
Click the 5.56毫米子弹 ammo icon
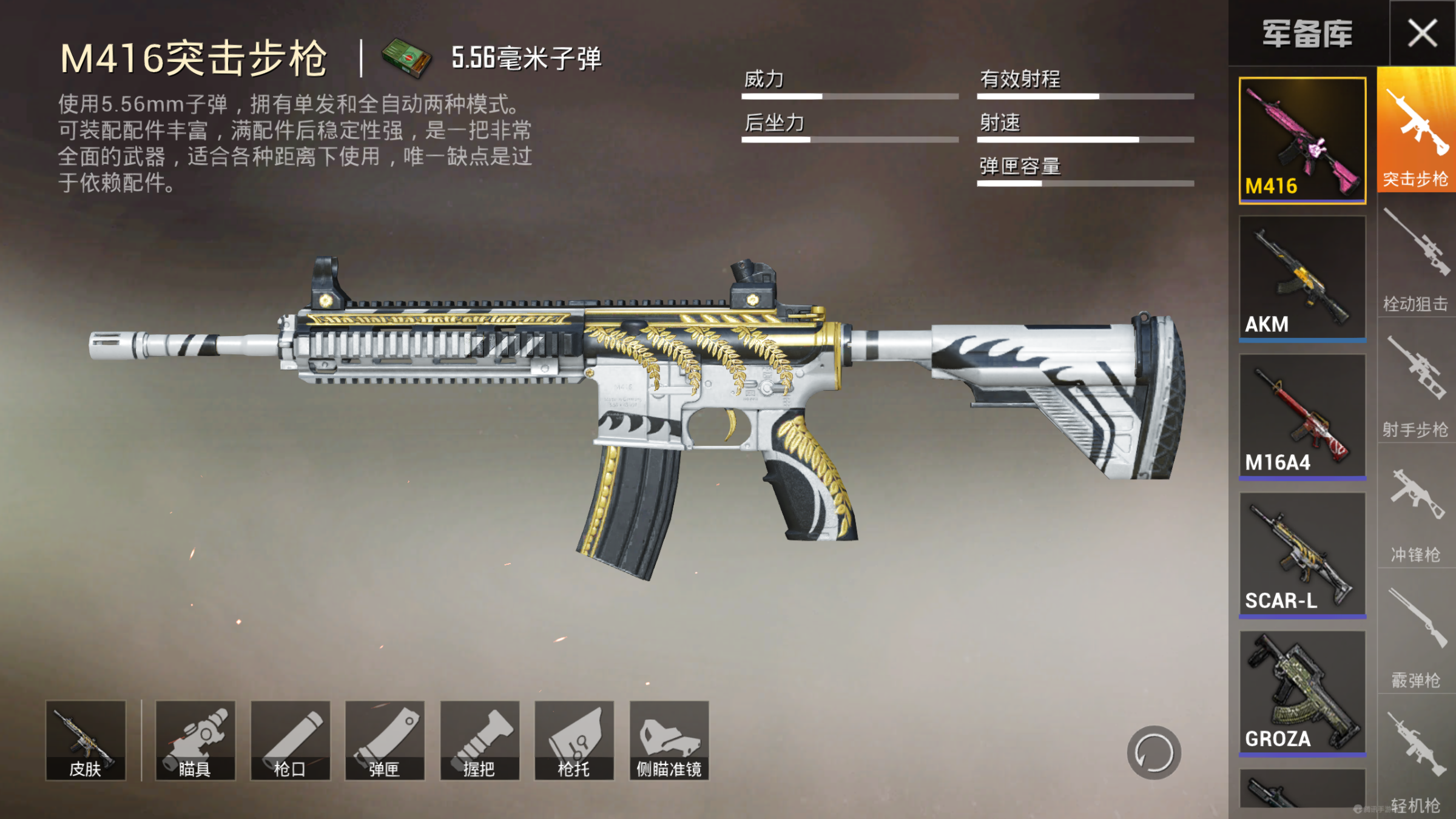coord(405,59)
